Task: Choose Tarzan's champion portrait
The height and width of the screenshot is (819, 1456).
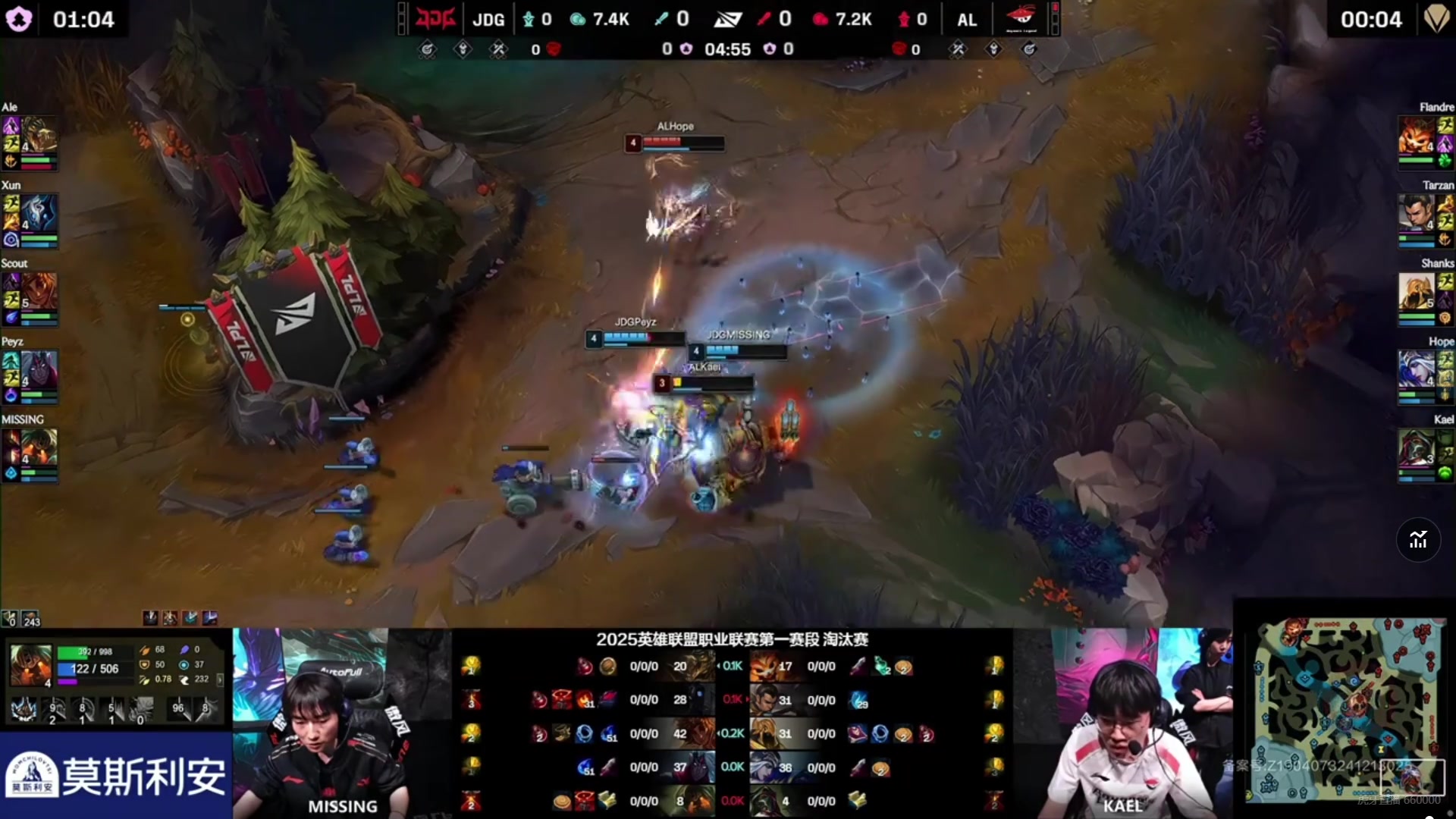Action: pos(1417,213)
